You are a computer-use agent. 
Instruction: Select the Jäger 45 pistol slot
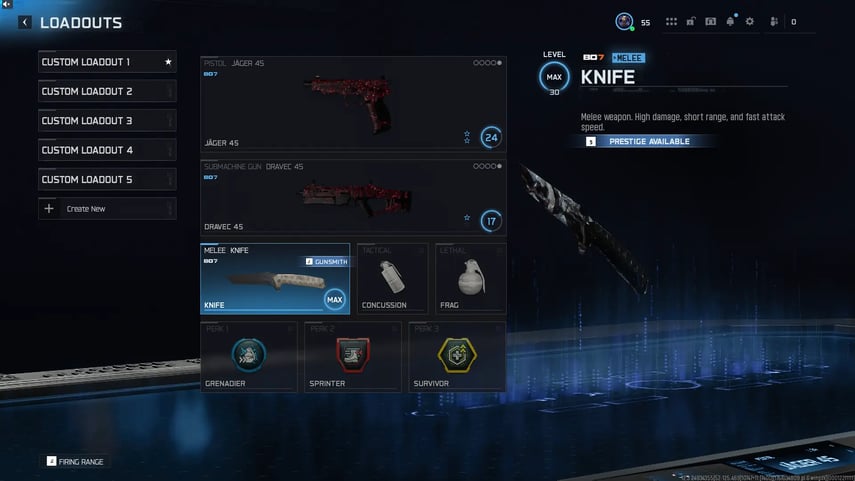[352, 104]
